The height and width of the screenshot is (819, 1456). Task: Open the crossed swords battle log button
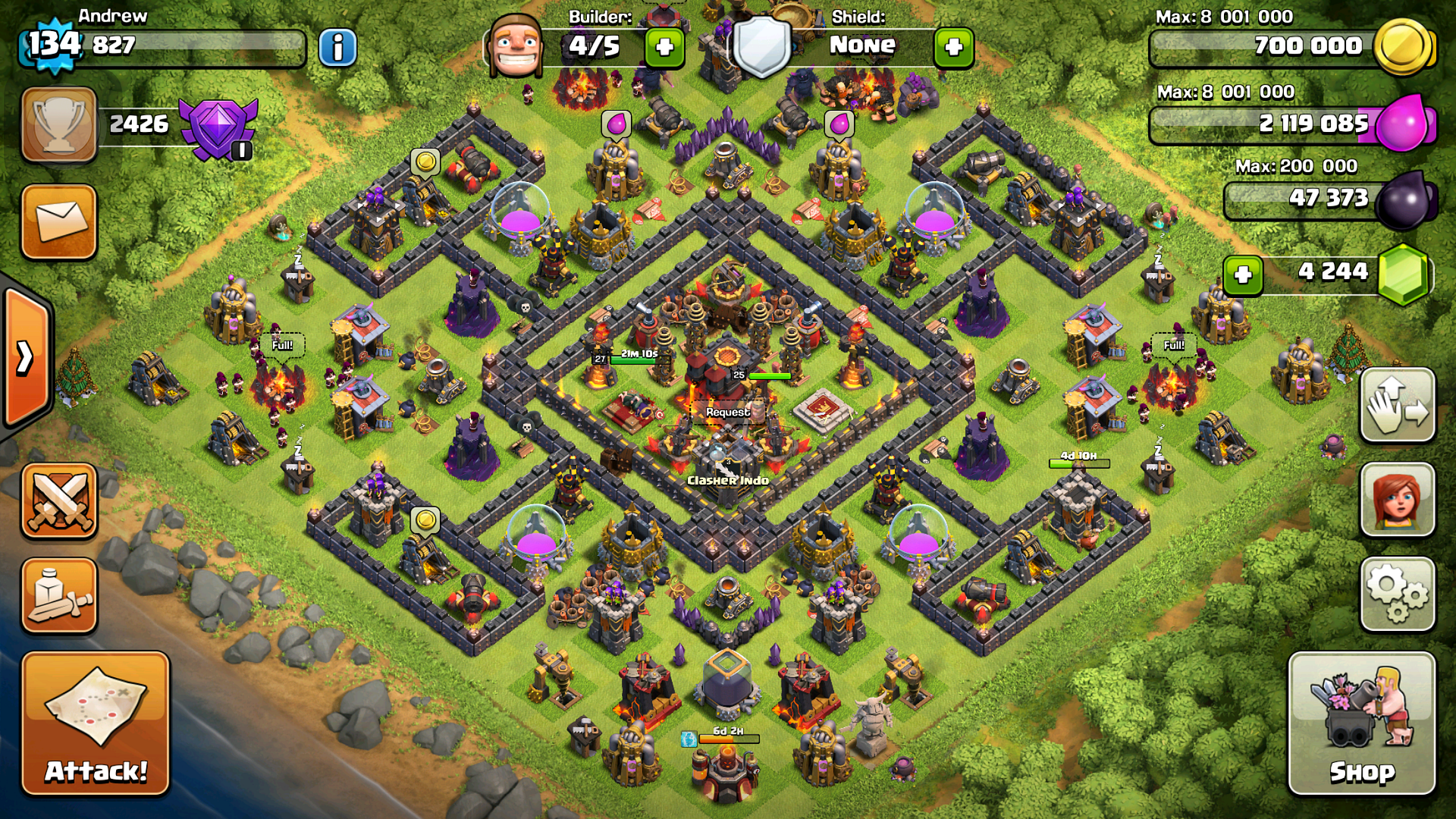pyautogui.click(x=59, y=501)
